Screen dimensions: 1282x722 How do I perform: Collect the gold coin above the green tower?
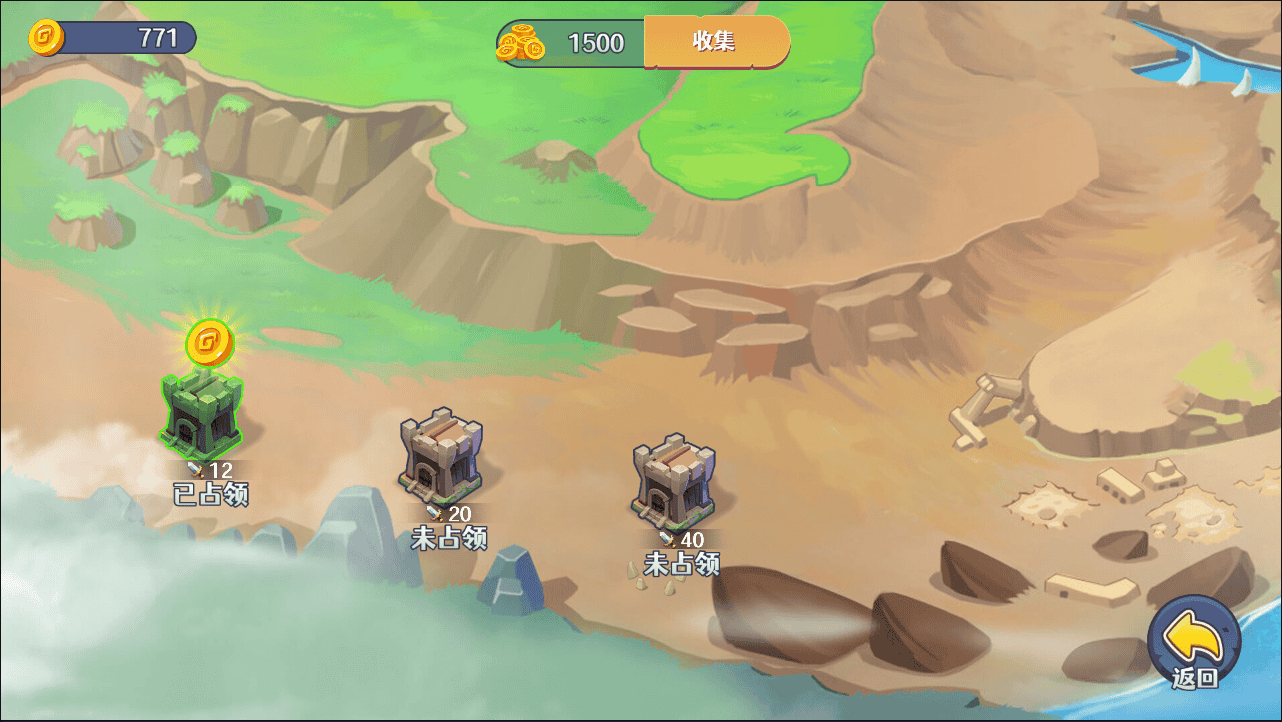(209, 344)
